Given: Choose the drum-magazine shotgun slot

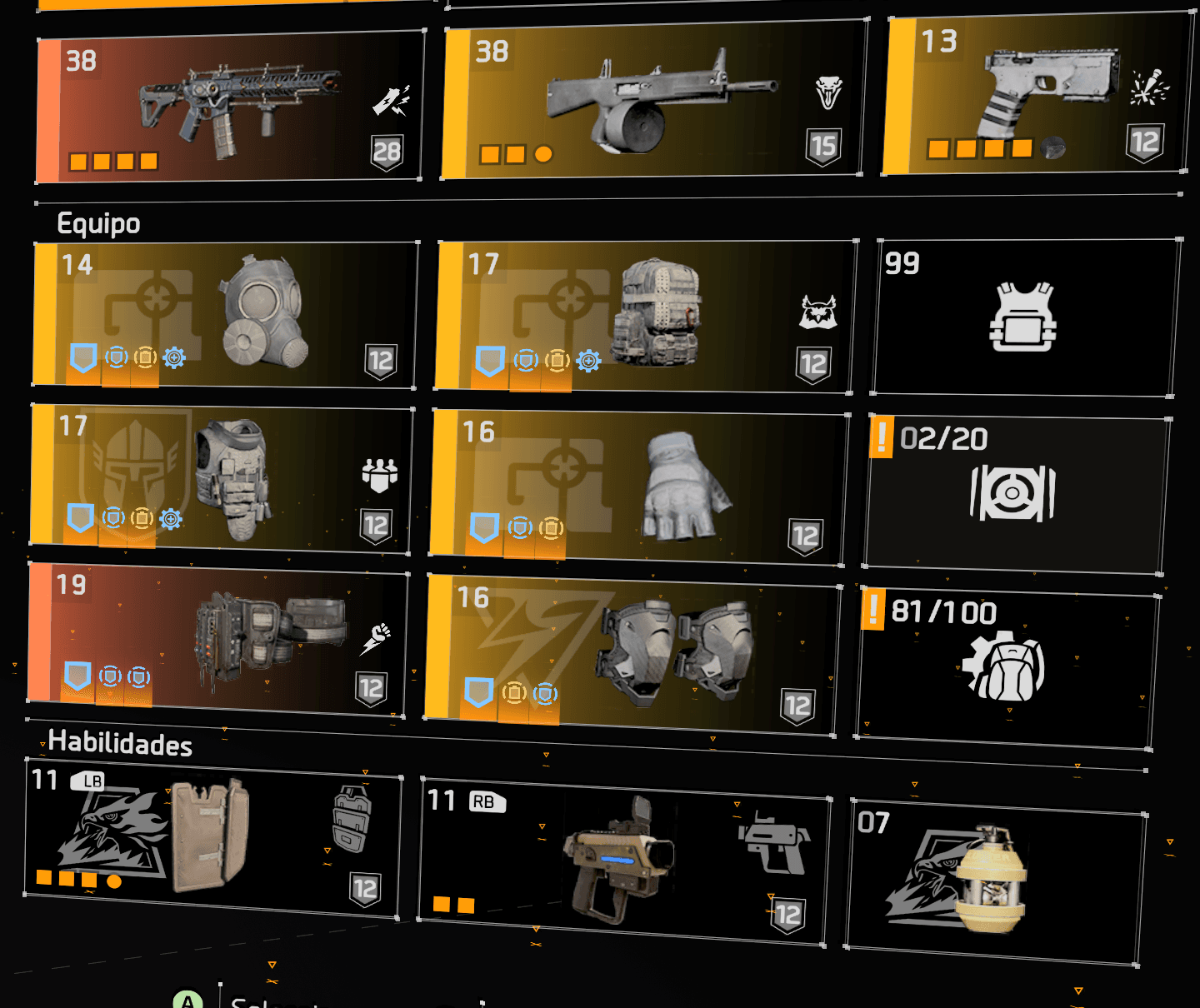Looking at the screenshot, I should (654, 100).
